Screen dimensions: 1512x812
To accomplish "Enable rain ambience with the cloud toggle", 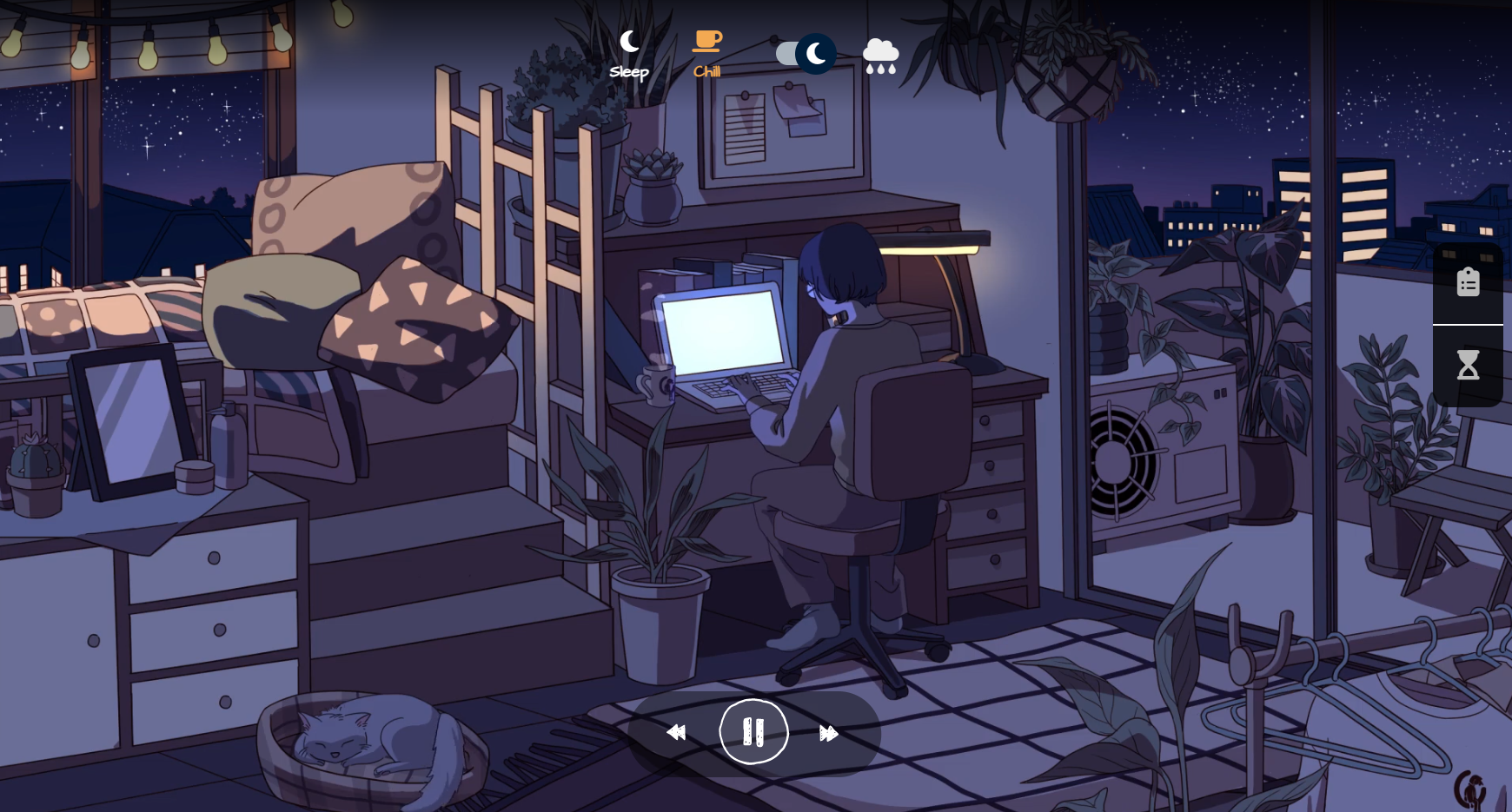I will click(x=881, y=53).
